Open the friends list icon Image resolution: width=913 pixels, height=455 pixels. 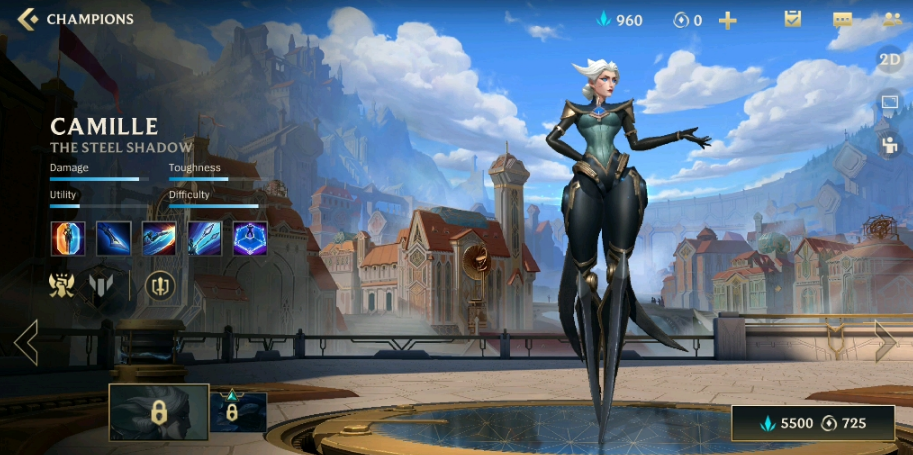pyautogui.click(x=891, y=19)
